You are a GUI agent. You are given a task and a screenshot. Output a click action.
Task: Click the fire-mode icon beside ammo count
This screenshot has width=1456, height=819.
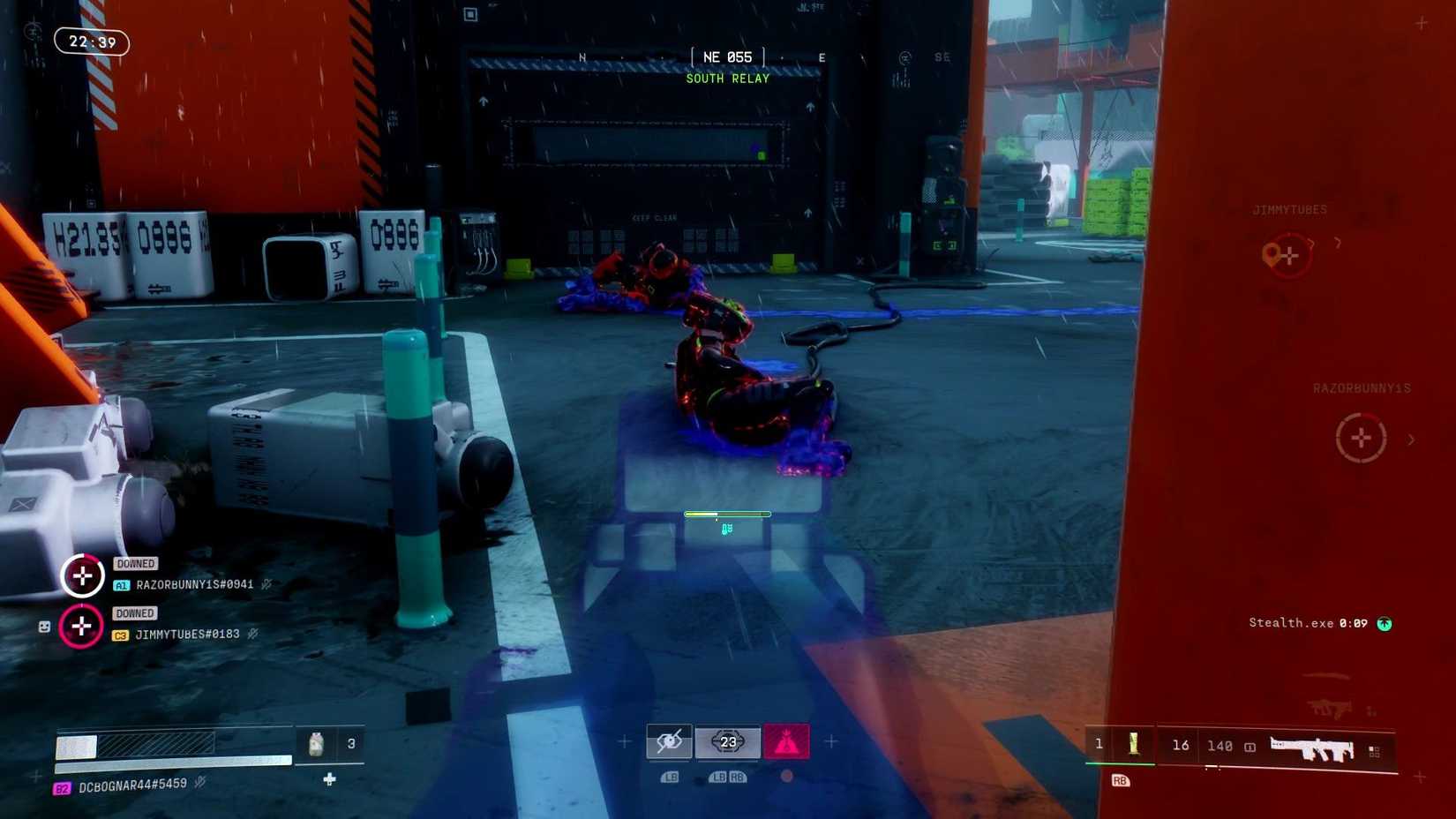tap(1249, 747)
